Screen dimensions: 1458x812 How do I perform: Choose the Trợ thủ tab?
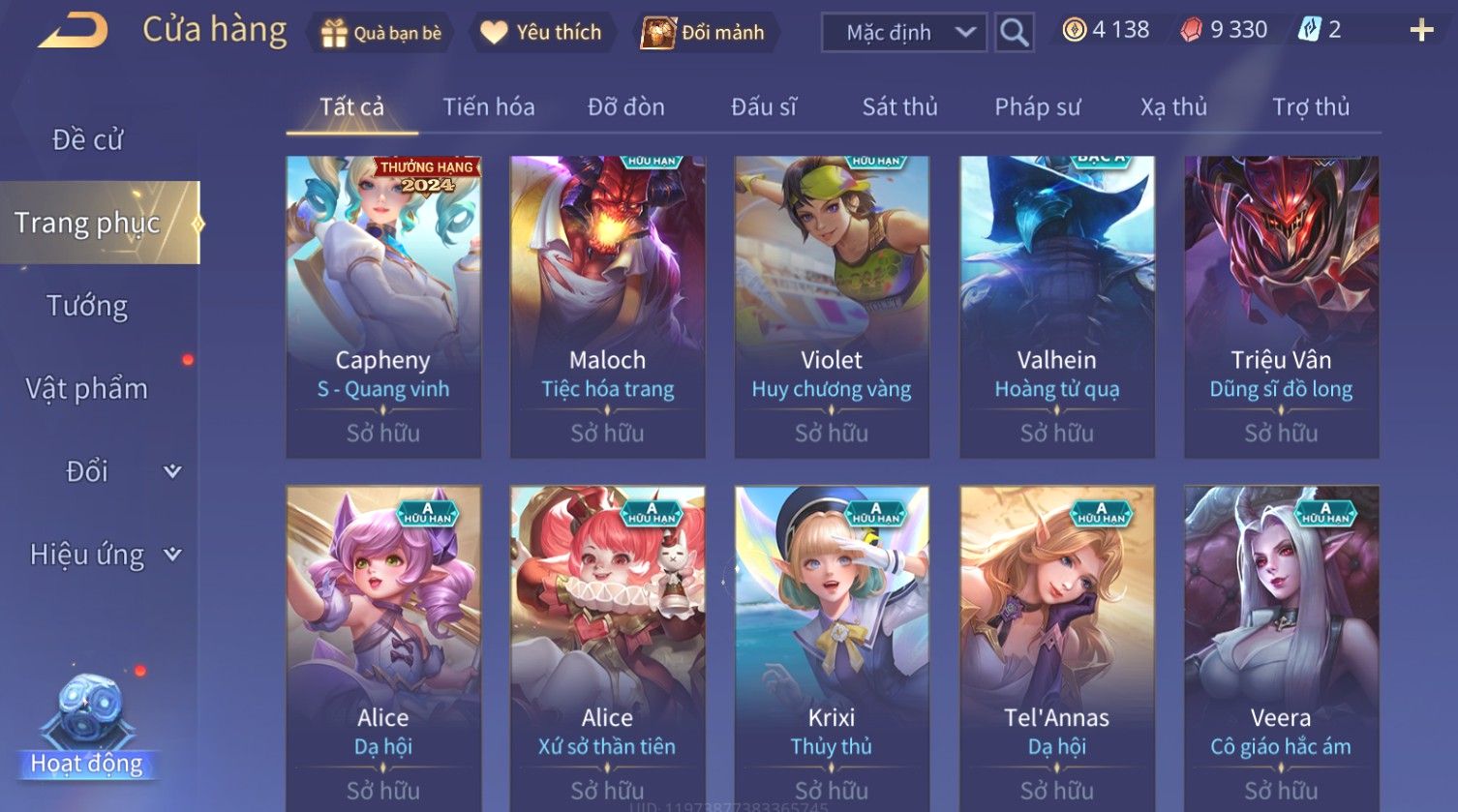1311,107
